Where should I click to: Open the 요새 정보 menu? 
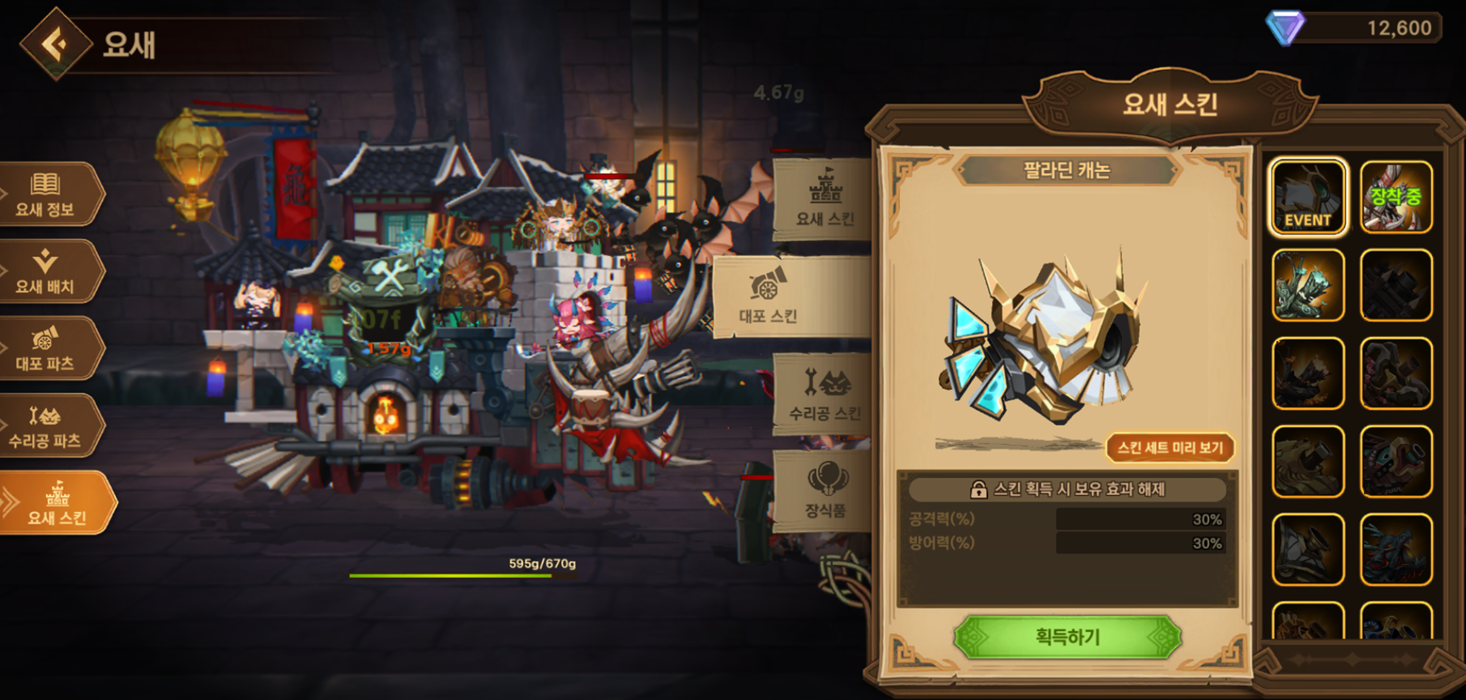(x=48, y=195)
